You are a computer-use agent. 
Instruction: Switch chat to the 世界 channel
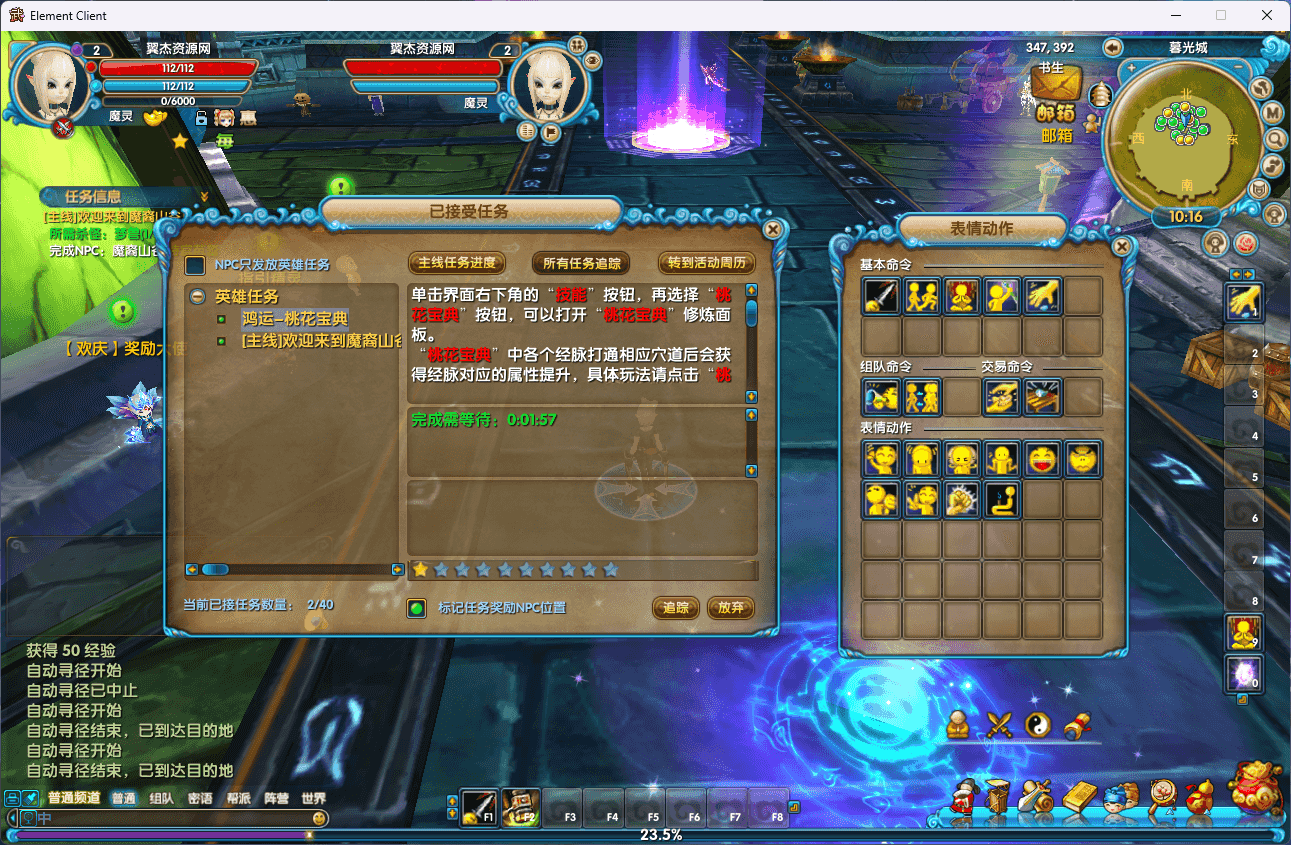tap(313, 799)
